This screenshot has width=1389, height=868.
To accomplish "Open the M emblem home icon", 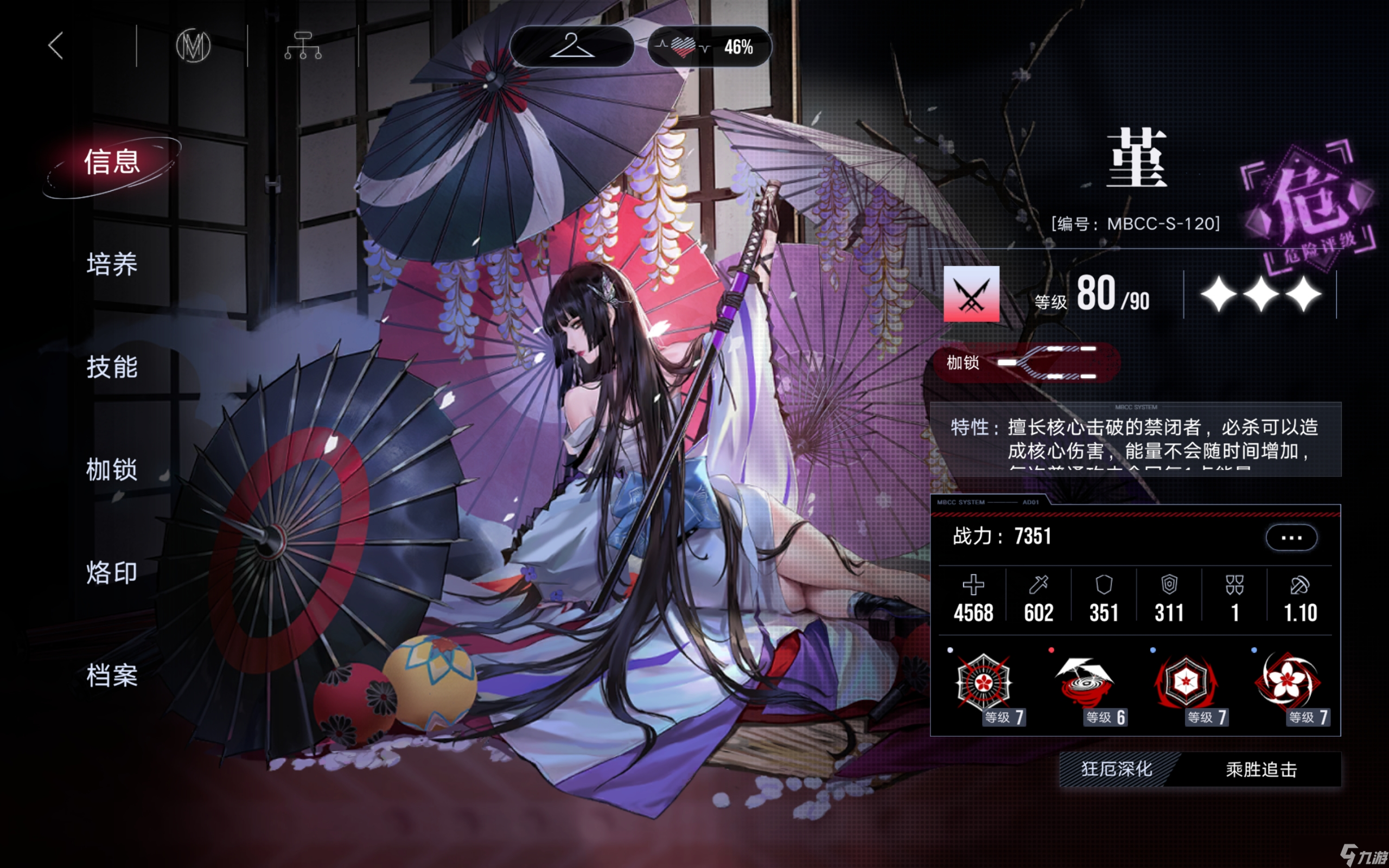I will tap(193, 46).
